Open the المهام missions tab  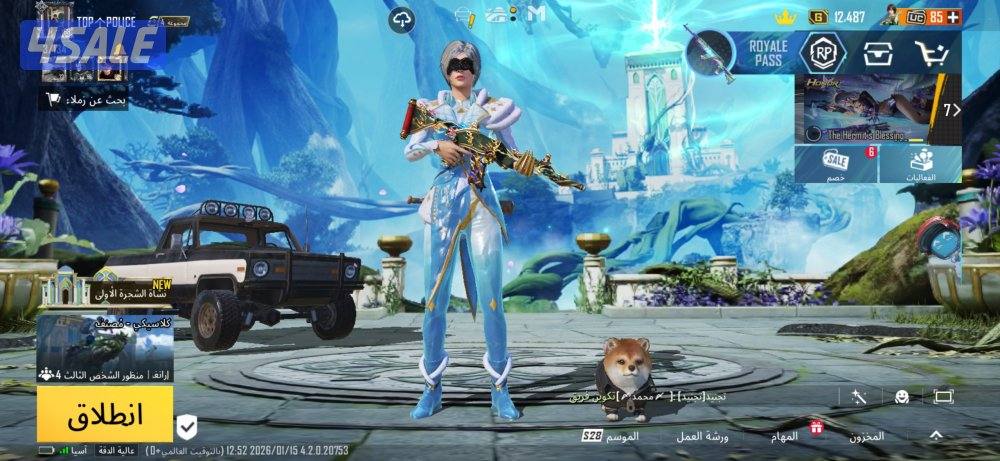785,436
